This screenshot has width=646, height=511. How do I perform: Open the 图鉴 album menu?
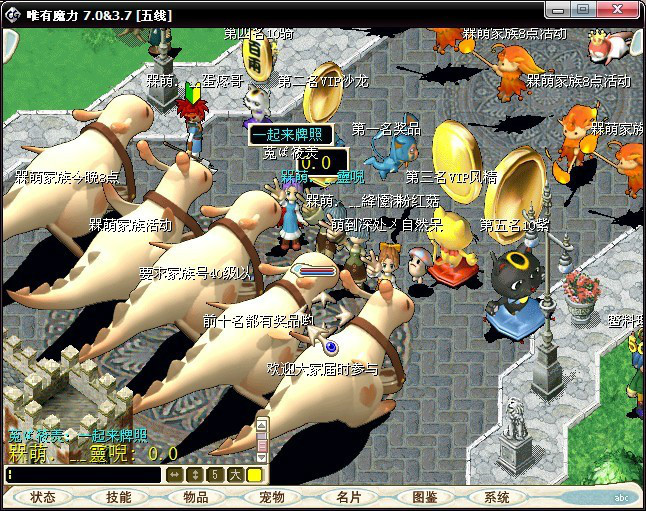424,497
